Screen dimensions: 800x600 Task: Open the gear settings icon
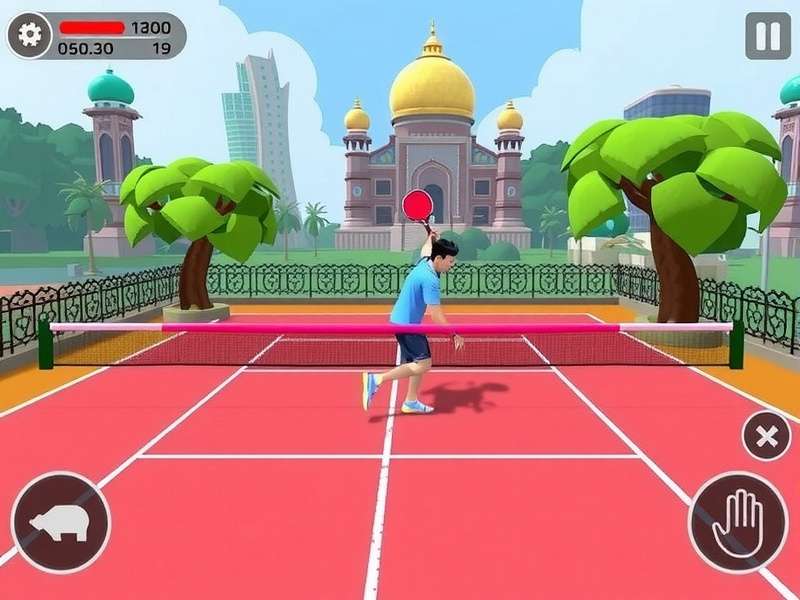(31, 35)
